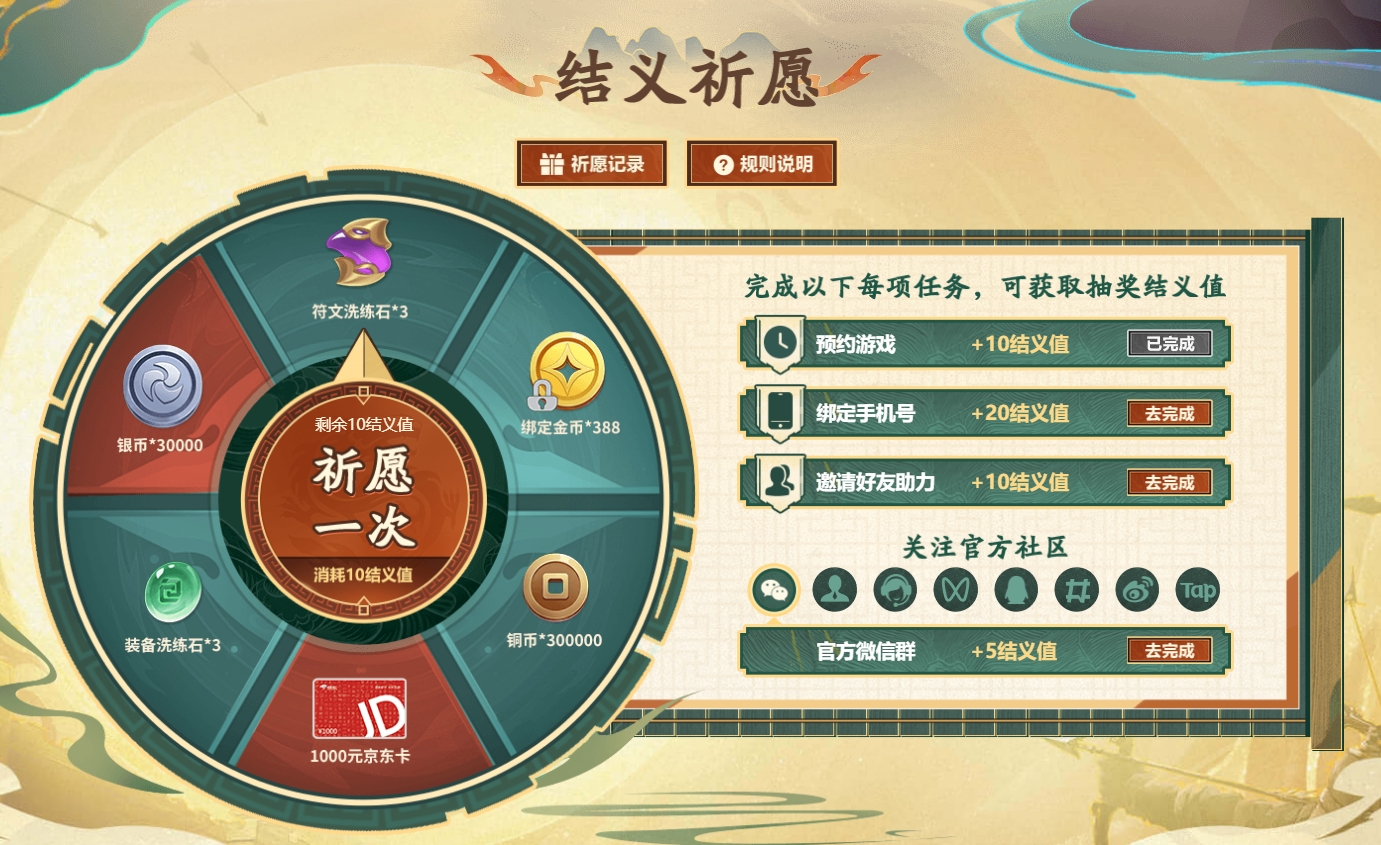The width and height of the screenshot is (1381, 845).
Task: Click 去完成 next to 官方微信群
Action: [1170, 651]
